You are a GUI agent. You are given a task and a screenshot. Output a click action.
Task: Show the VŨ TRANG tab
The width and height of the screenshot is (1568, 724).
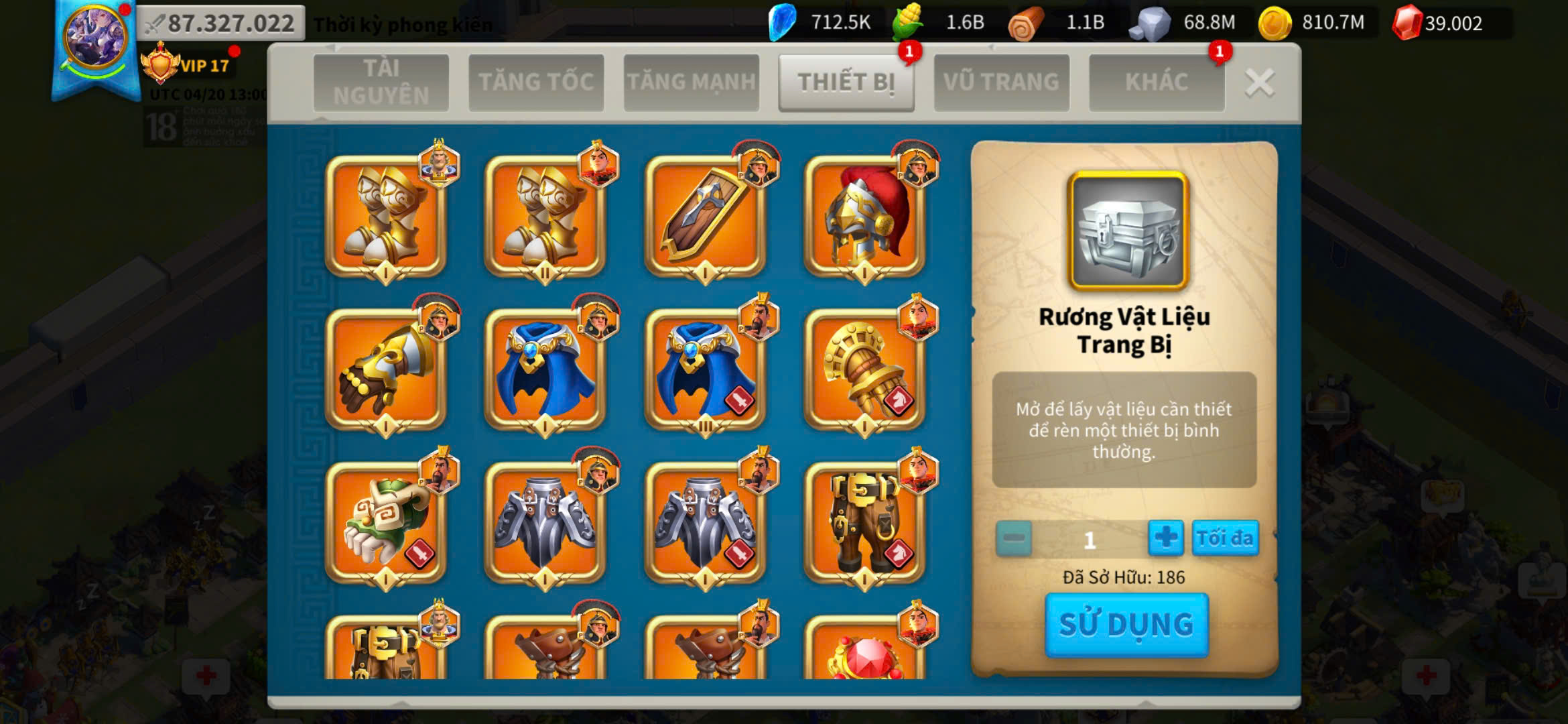pos(1001,82)
